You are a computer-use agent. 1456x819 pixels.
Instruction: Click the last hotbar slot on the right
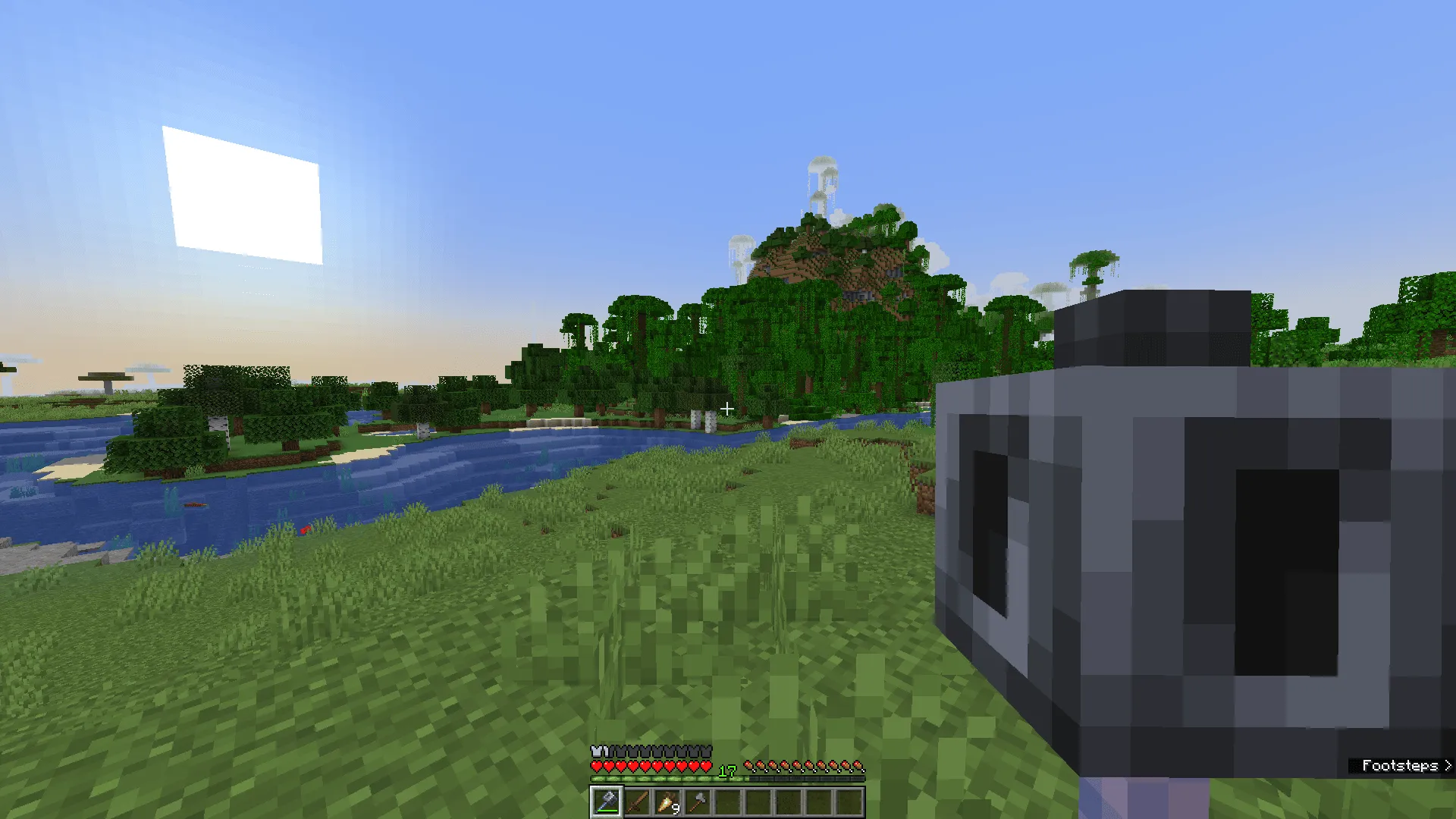click(x=849, y=800)
